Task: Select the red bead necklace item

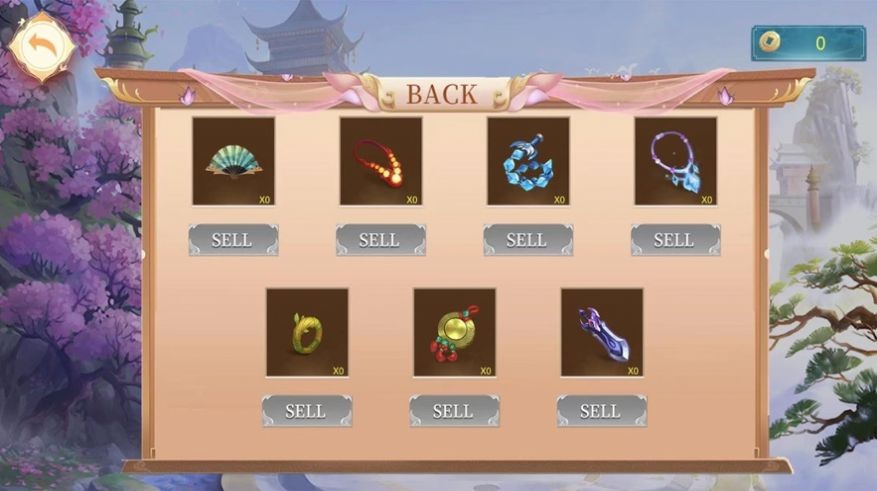Action: 380,161
